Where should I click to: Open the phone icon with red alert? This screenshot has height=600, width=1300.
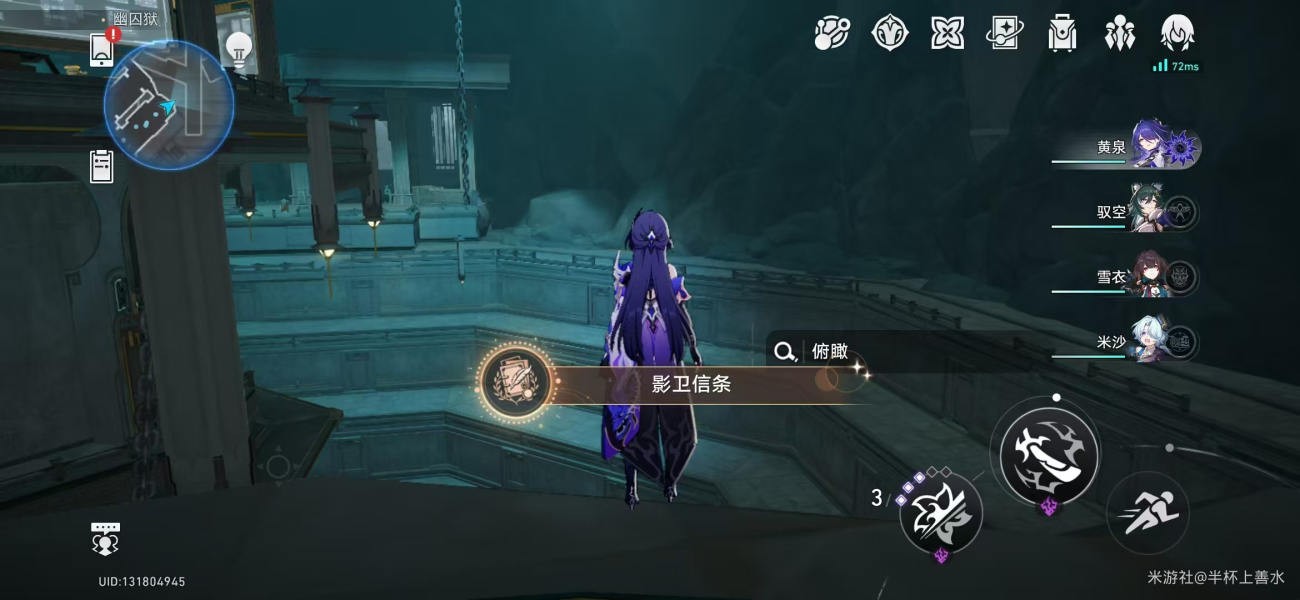(x=102, y=49)
